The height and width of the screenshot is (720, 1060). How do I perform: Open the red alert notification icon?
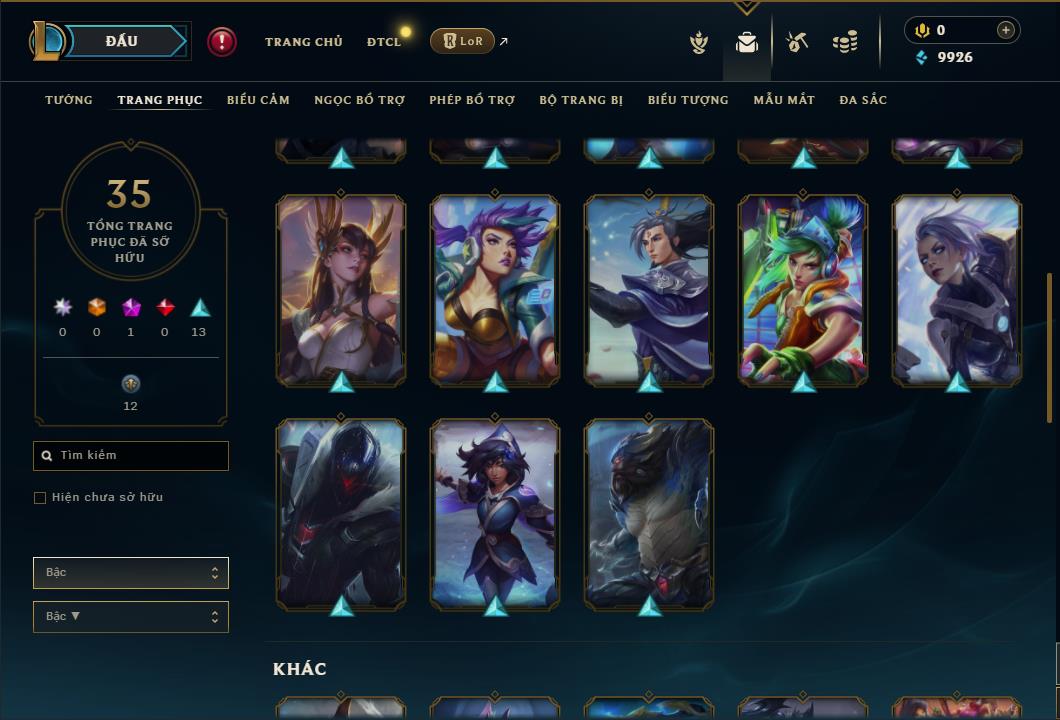pyautogui.click(x=222, y=42)
